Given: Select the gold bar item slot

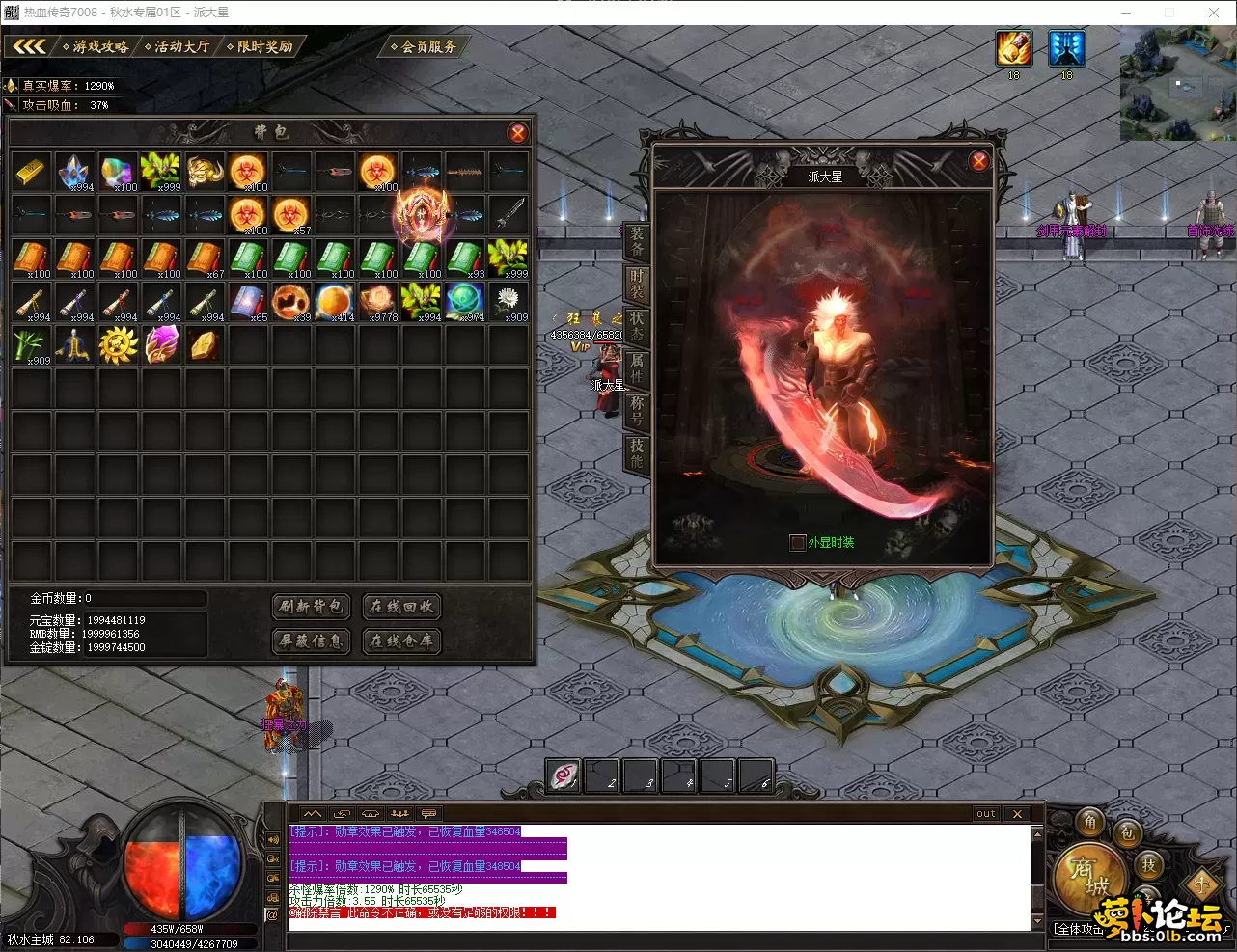Looking at the screenshot, I should 32,172.
